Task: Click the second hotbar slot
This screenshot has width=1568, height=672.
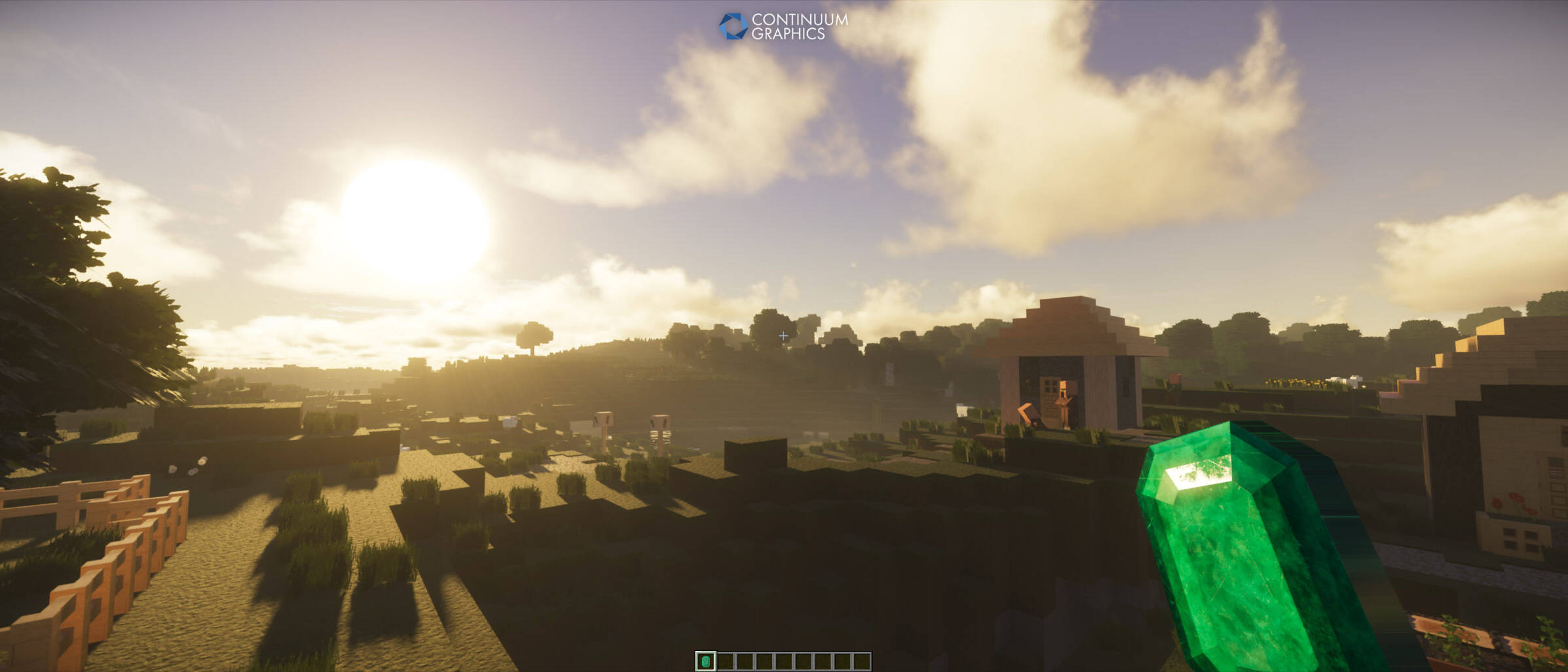Action: point(725,662)
